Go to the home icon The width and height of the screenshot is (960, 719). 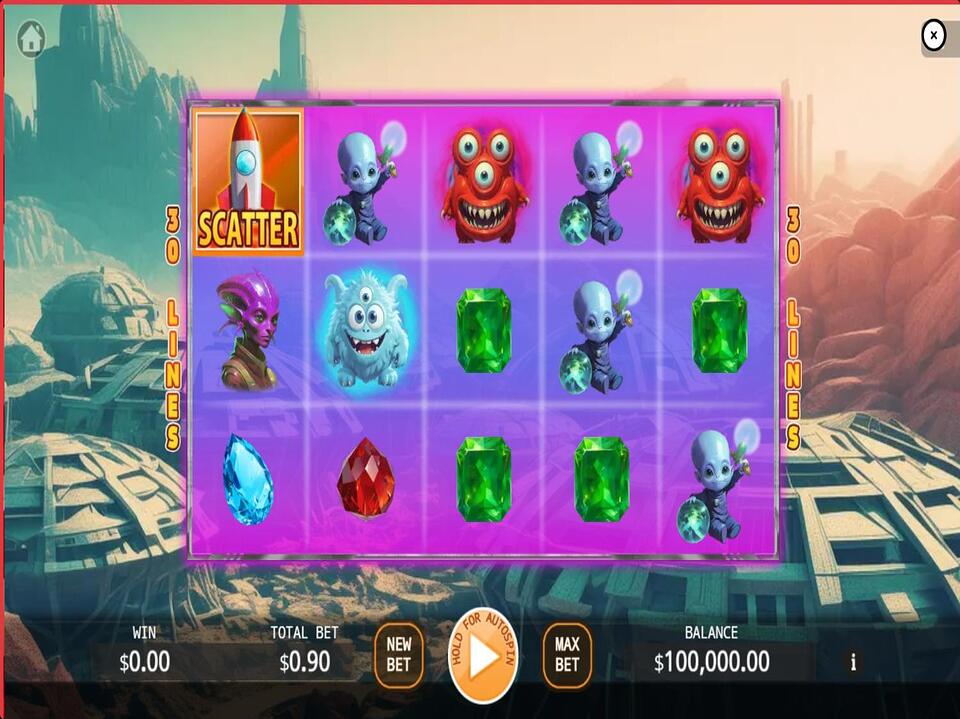point(31,39)
